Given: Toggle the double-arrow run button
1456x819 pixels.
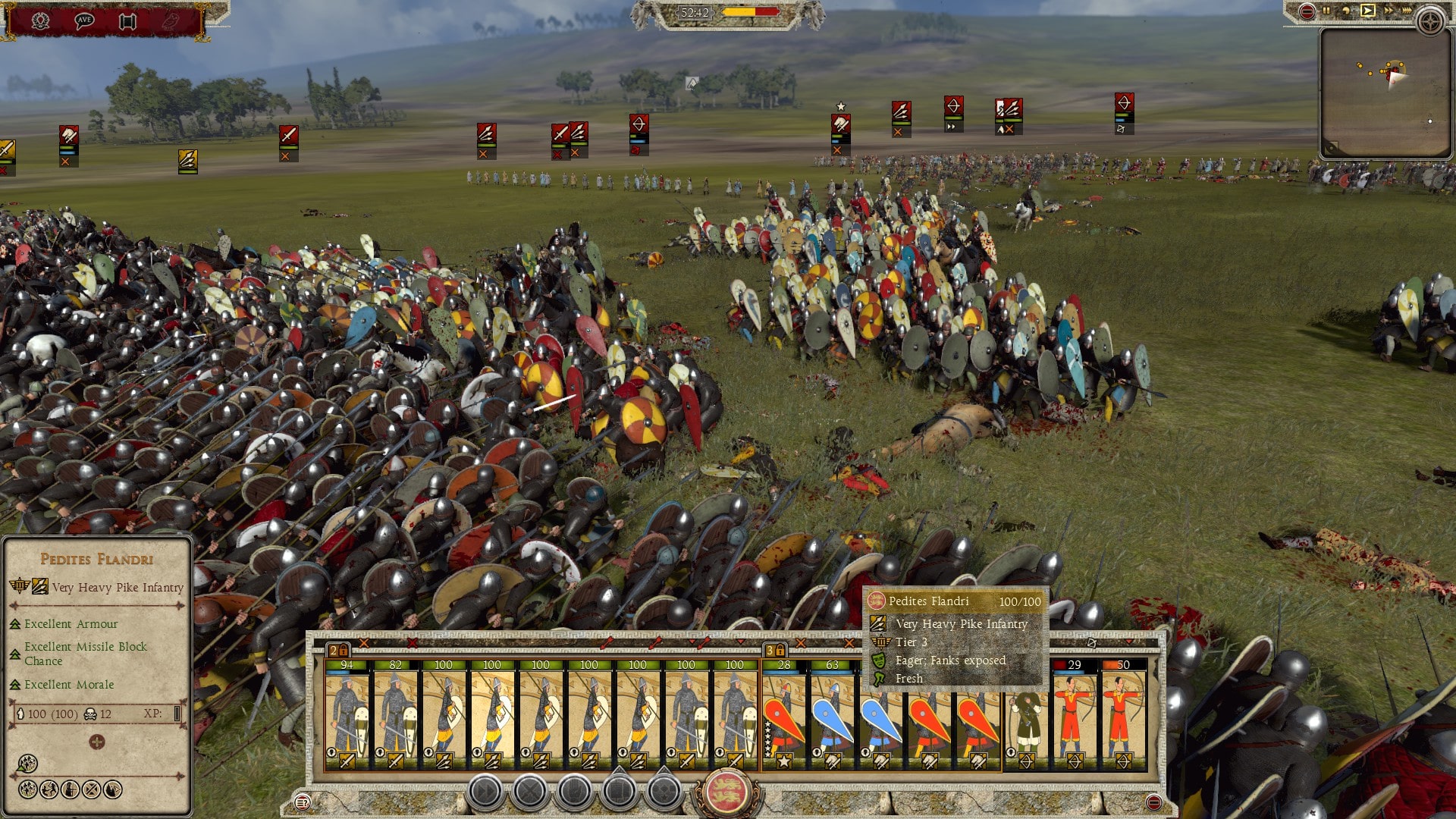Looking at the screenshot, I should 485,792.
